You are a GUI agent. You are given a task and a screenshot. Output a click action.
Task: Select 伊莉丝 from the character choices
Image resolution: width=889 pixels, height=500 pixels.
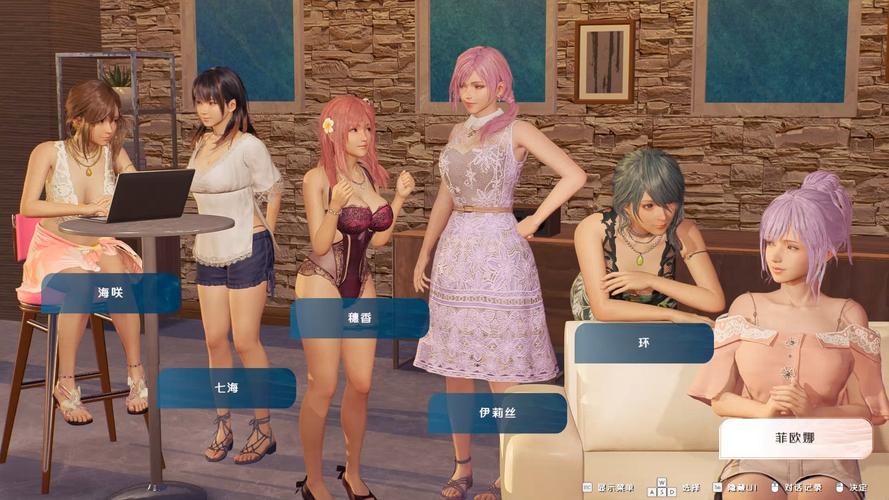[x=497, y=412]
